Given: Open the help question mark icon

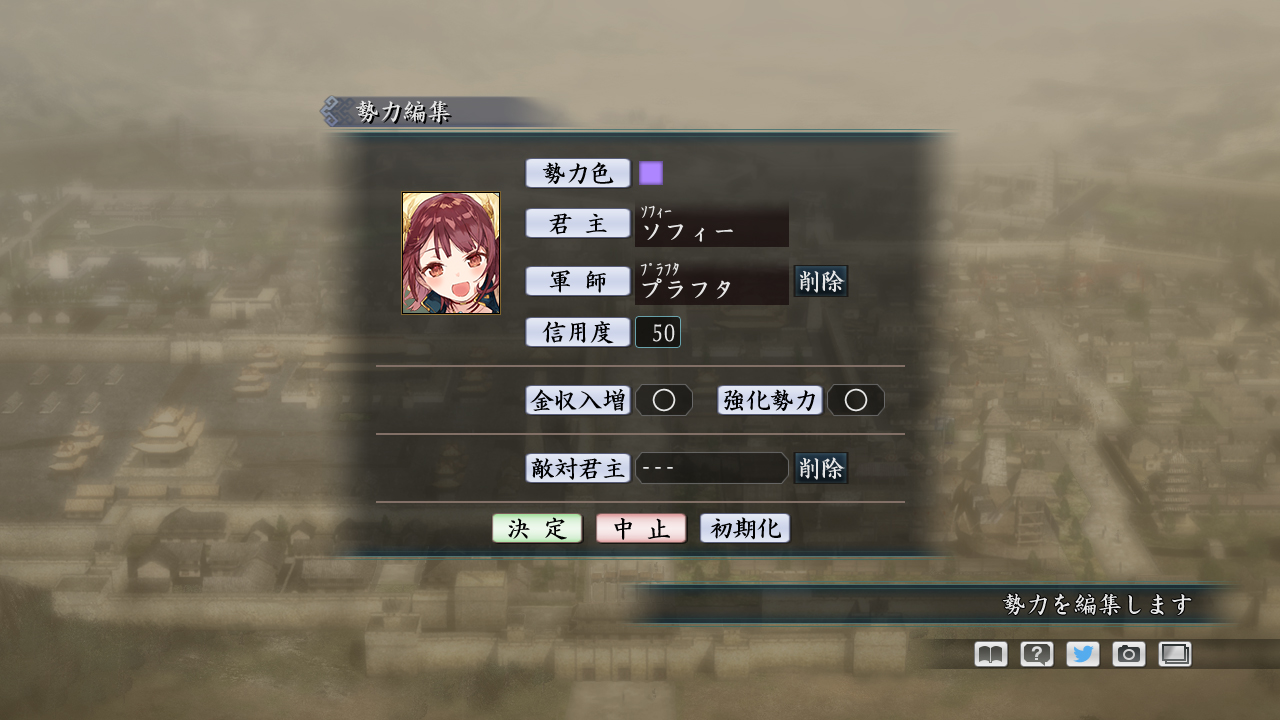Looking at the screenshot, I should pyautogui.click(x=1036, y=654).
